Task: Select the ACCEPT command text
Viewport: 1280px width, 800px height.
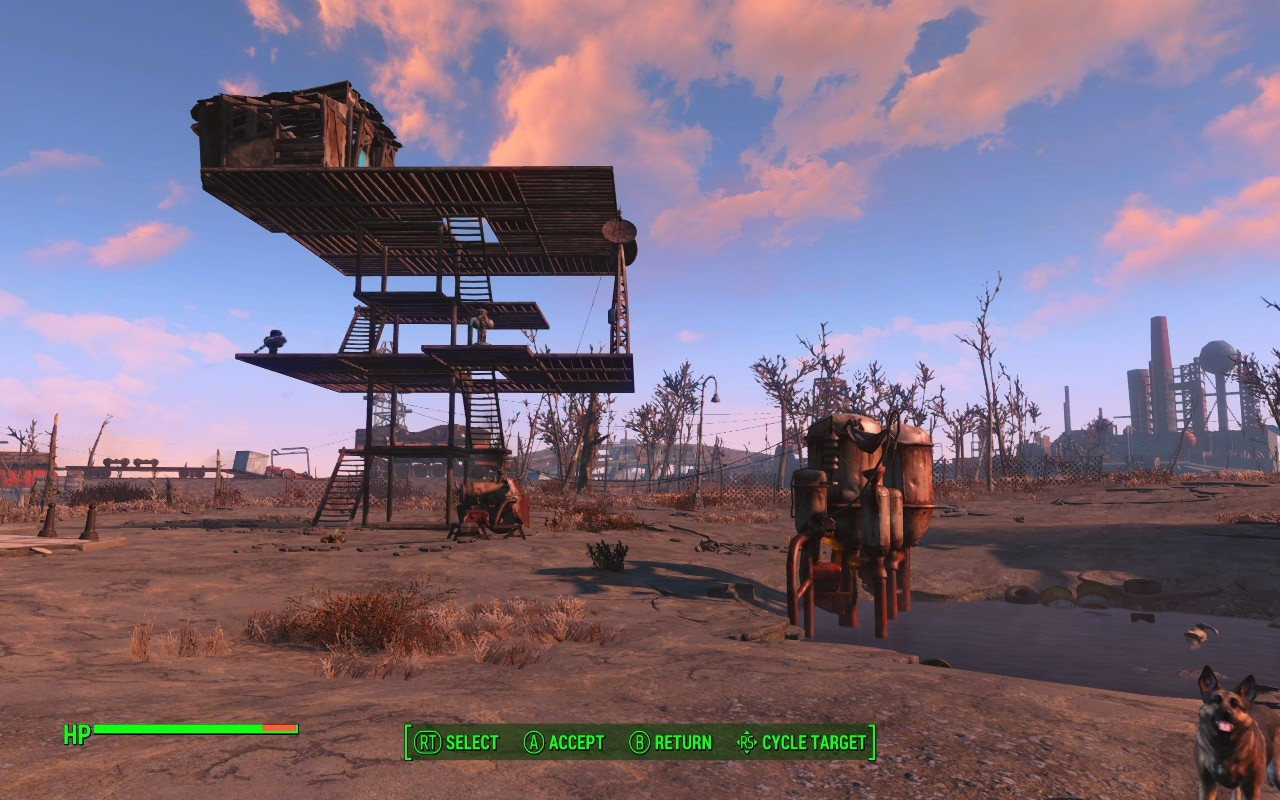Action: 577,743
